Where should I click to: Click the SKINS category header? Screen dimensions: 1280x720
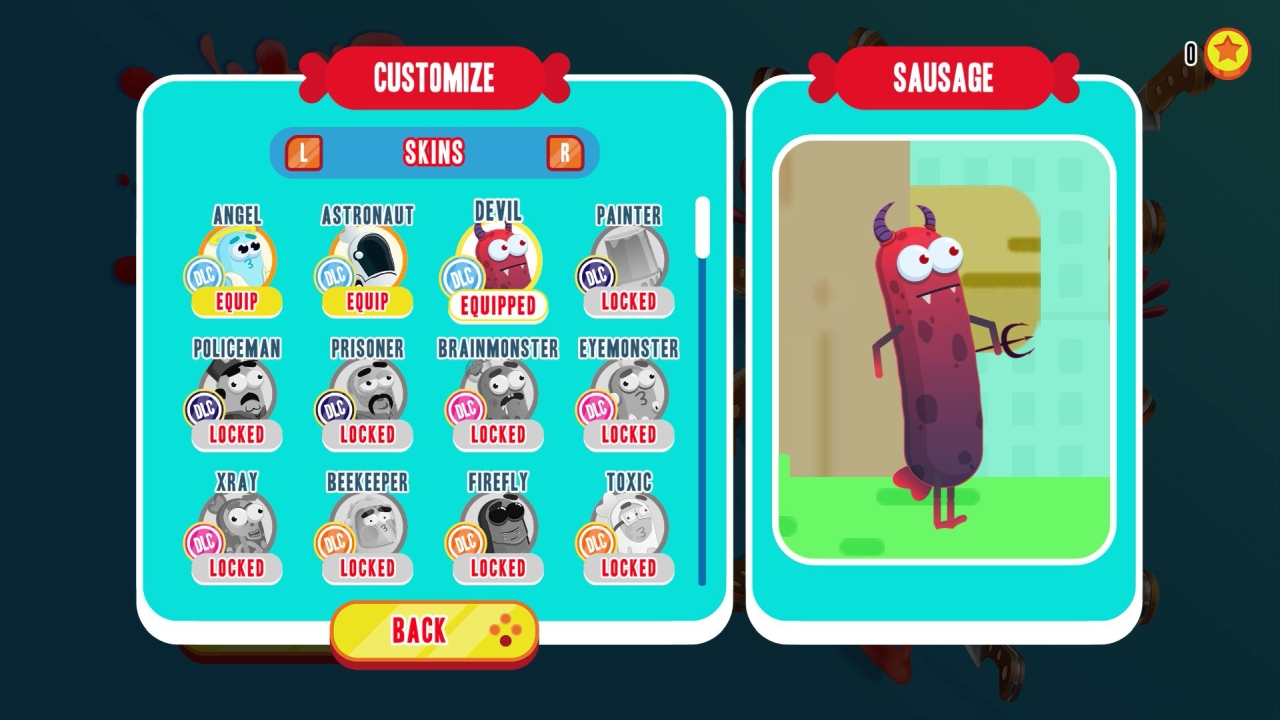[434, 151]
